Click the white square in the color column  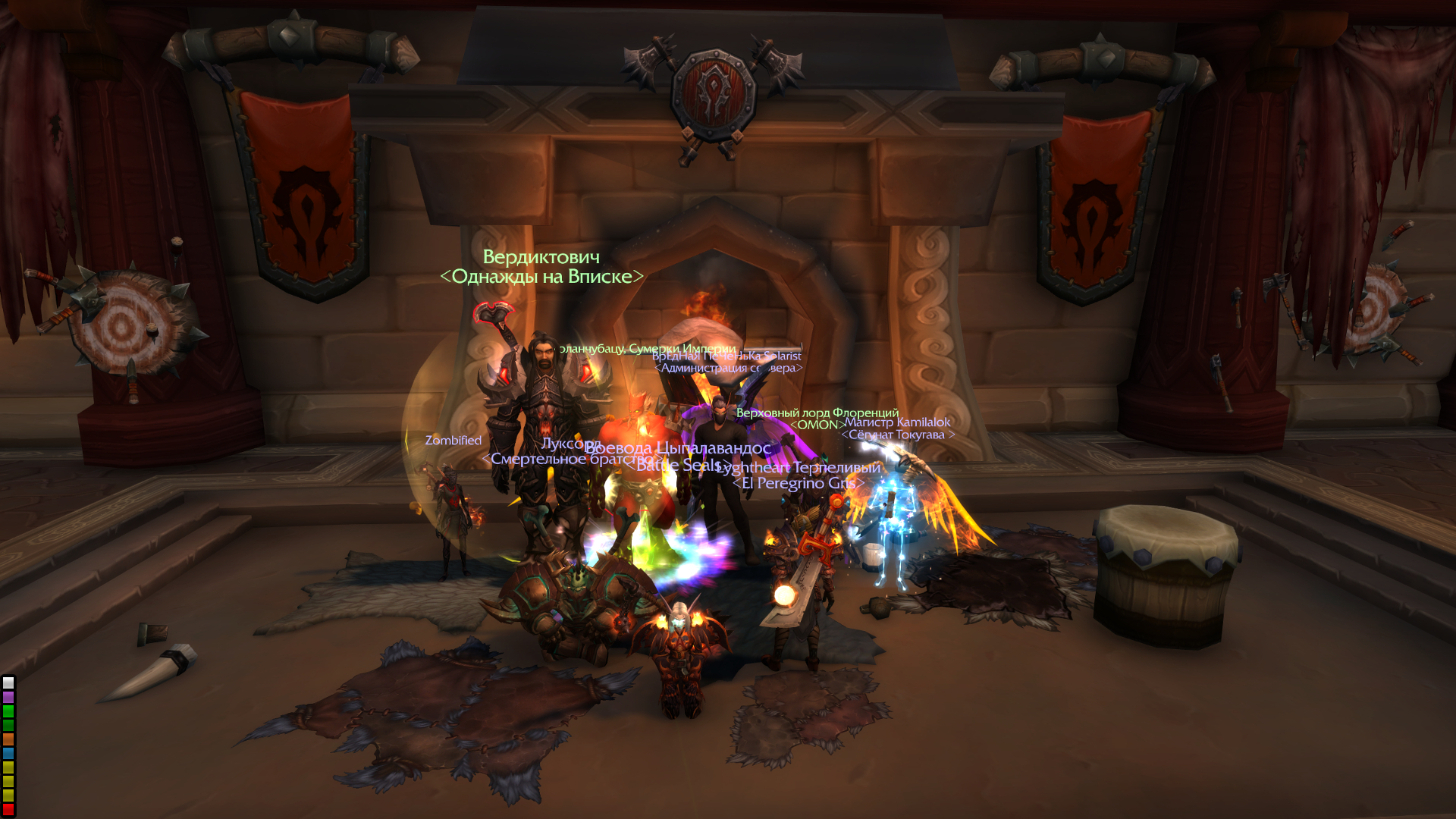tap(8, 683)
